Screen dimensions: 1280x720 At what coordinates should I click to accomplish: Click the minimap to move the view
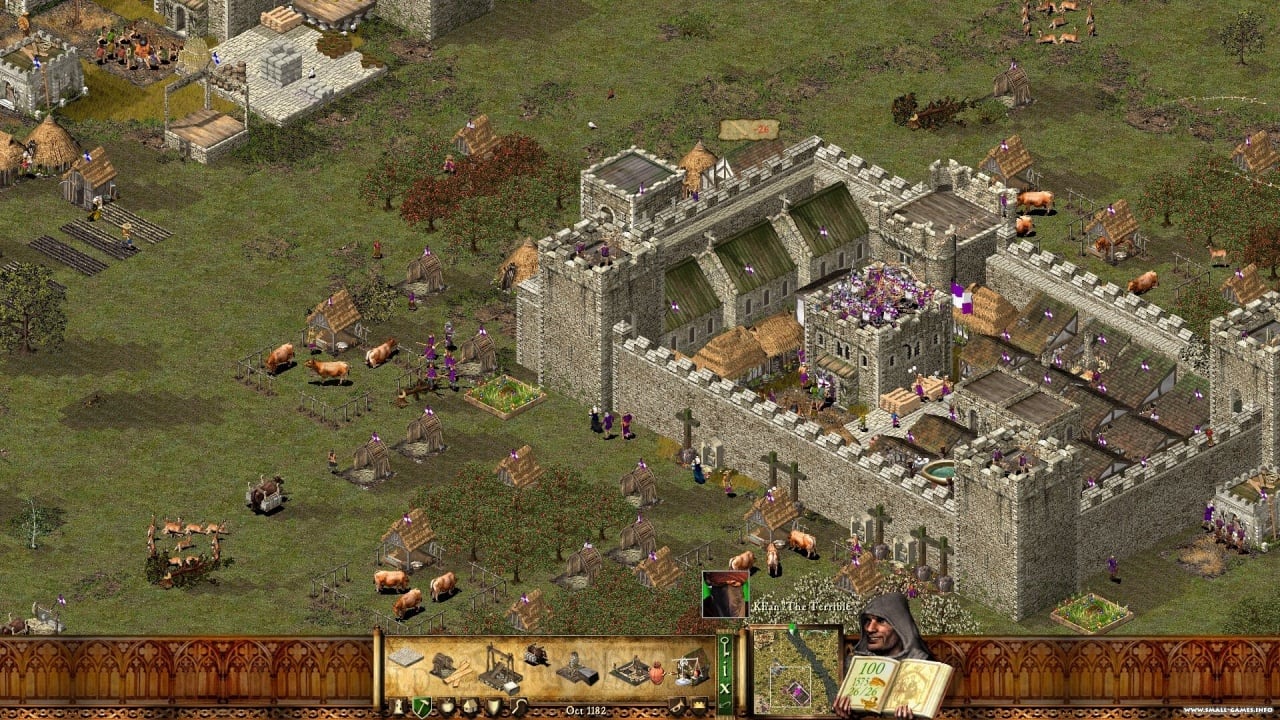[796, 669]
